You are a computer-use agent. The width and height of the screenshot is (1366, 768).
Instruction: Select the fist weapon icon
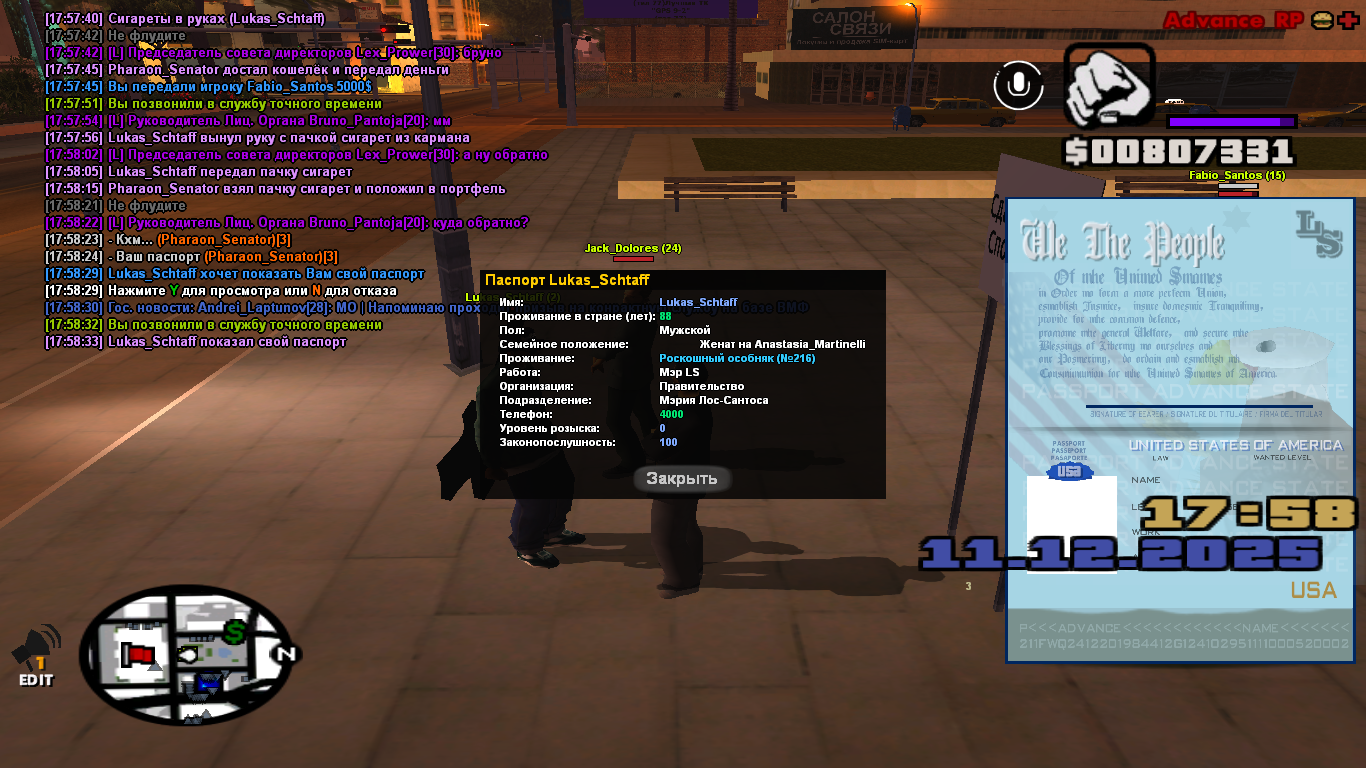point(1109,86)
